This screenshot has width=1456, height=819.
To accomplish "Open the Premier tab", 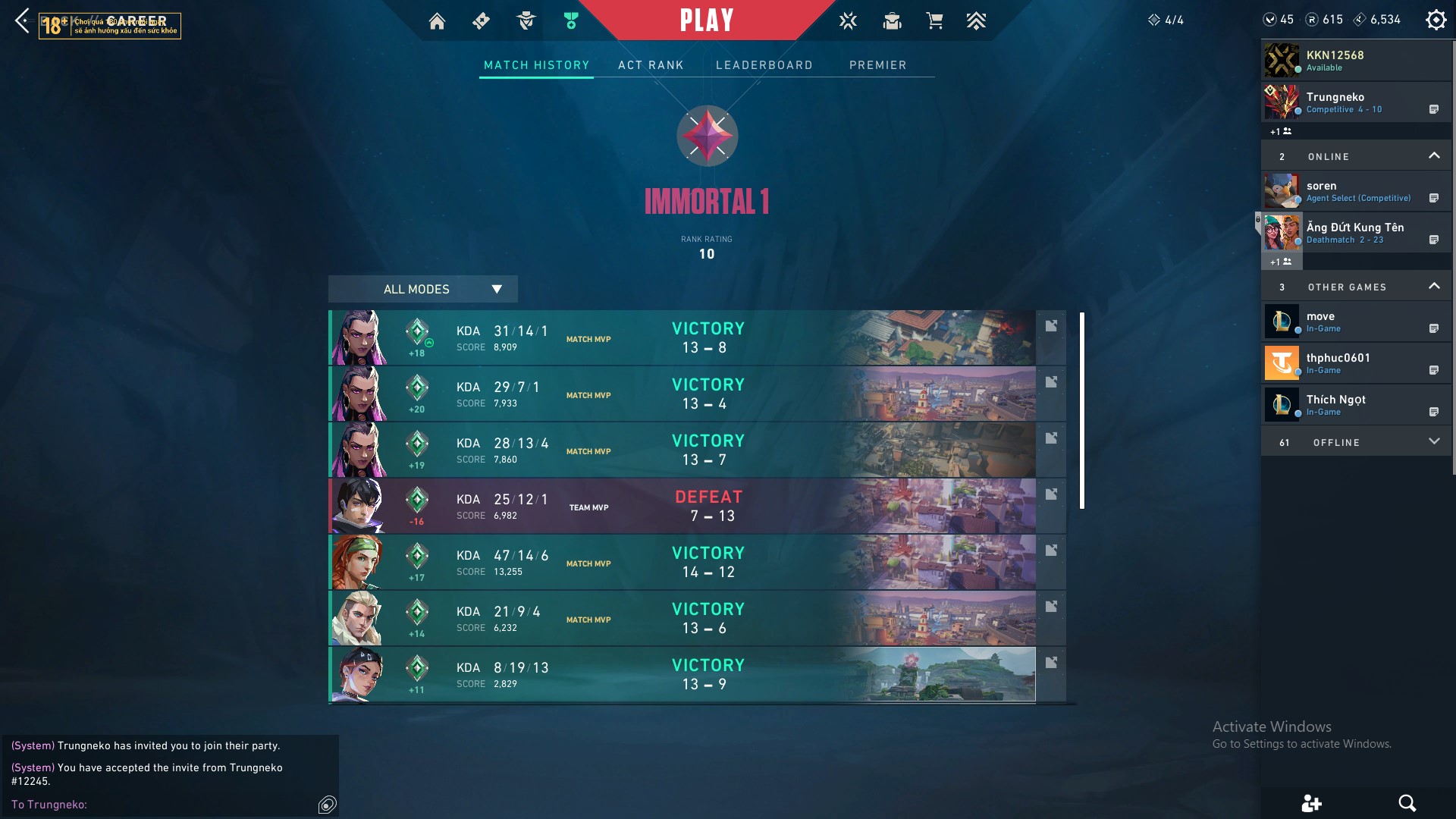I will click(x=877, y=65).
